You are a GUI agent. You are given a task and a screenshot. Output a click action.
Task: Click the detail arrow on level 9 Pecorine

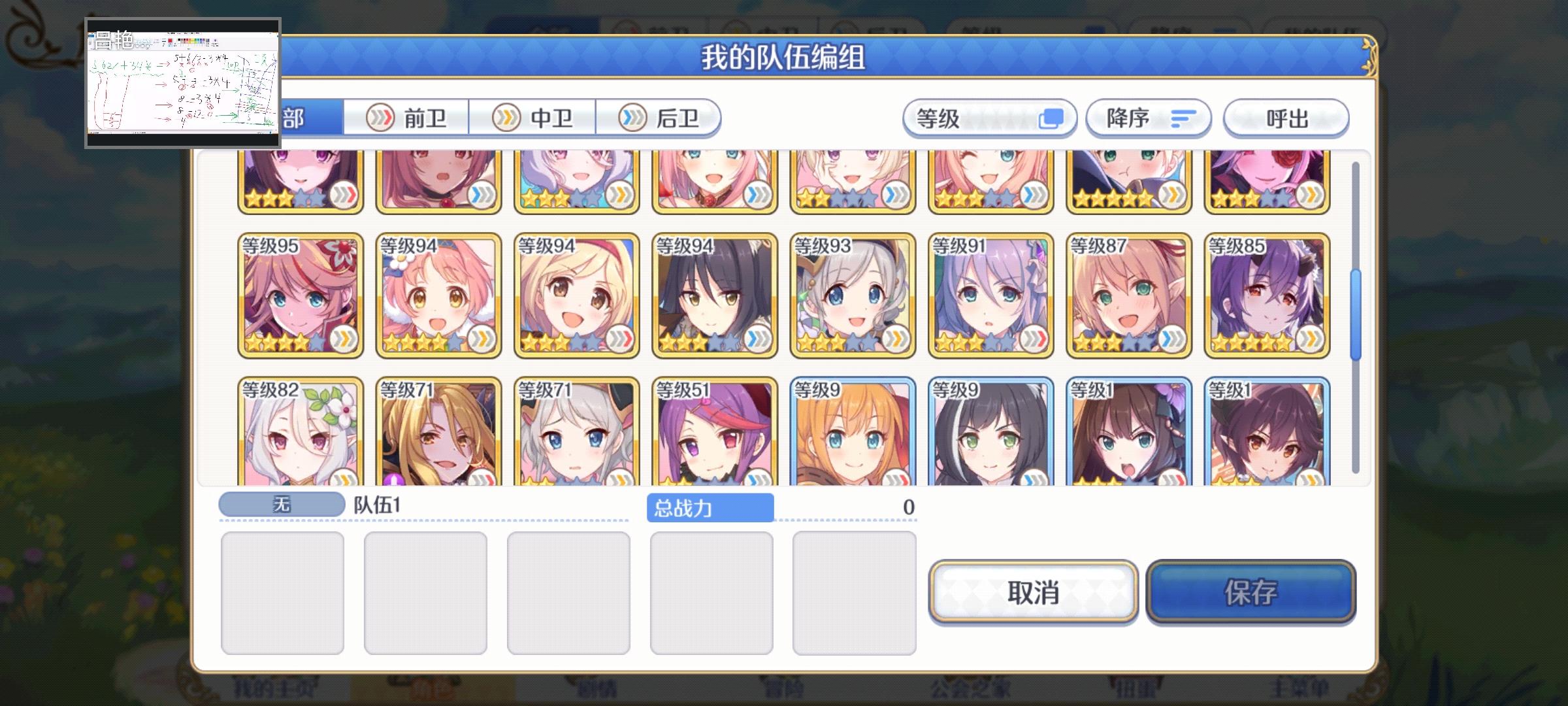coord(895,479)
